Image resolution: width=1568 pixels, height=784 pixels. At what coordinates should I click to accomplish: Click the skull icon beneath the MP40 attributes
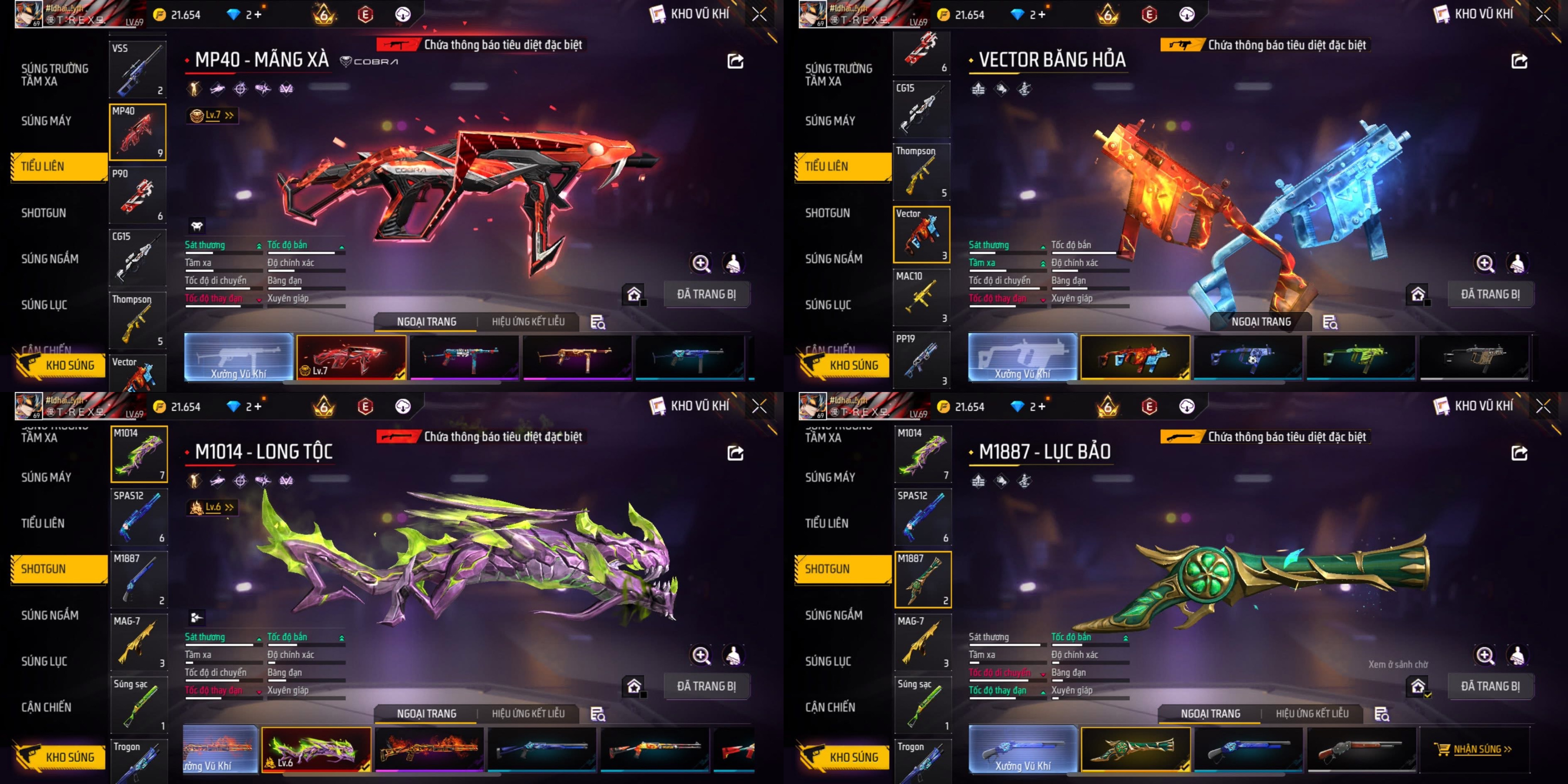pos(197,227)
